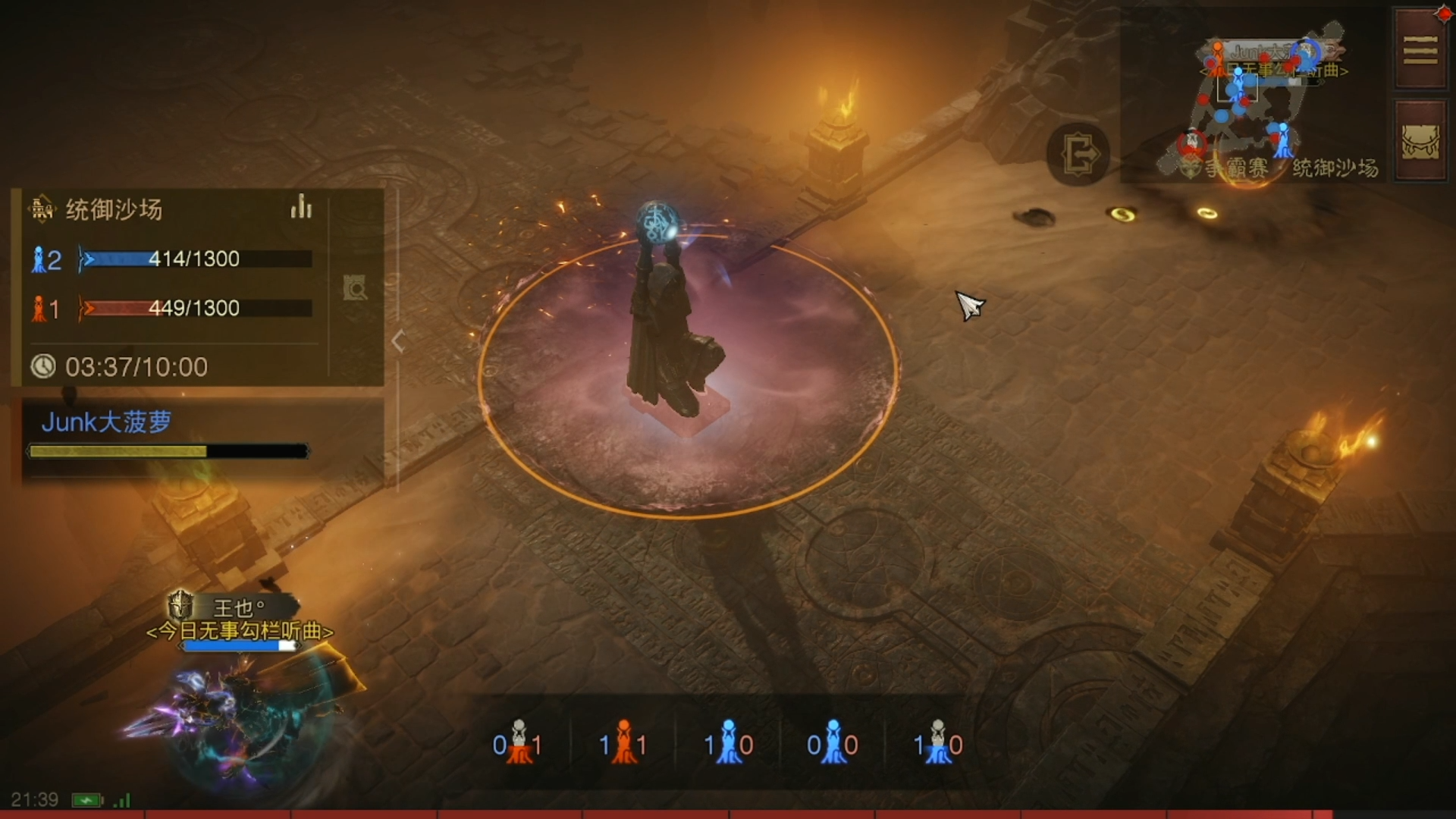Image resolution: width=1456 pixels, height=819 pixels.
Task: Click the magnifier icon beside the scores
Action: (x=355, y=287)
